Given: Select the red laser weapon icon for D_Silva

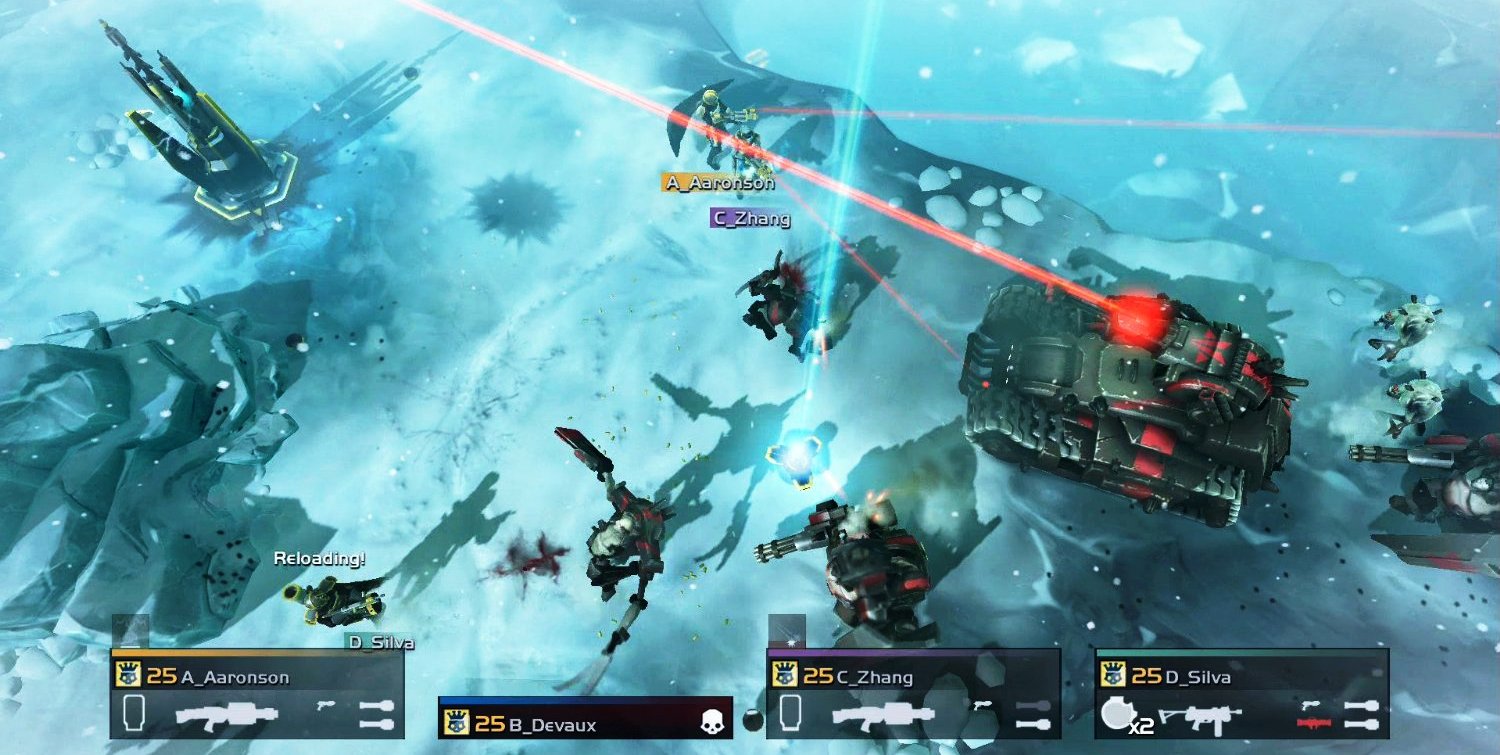Looking at the screenshot, I should coord(1315,722).
